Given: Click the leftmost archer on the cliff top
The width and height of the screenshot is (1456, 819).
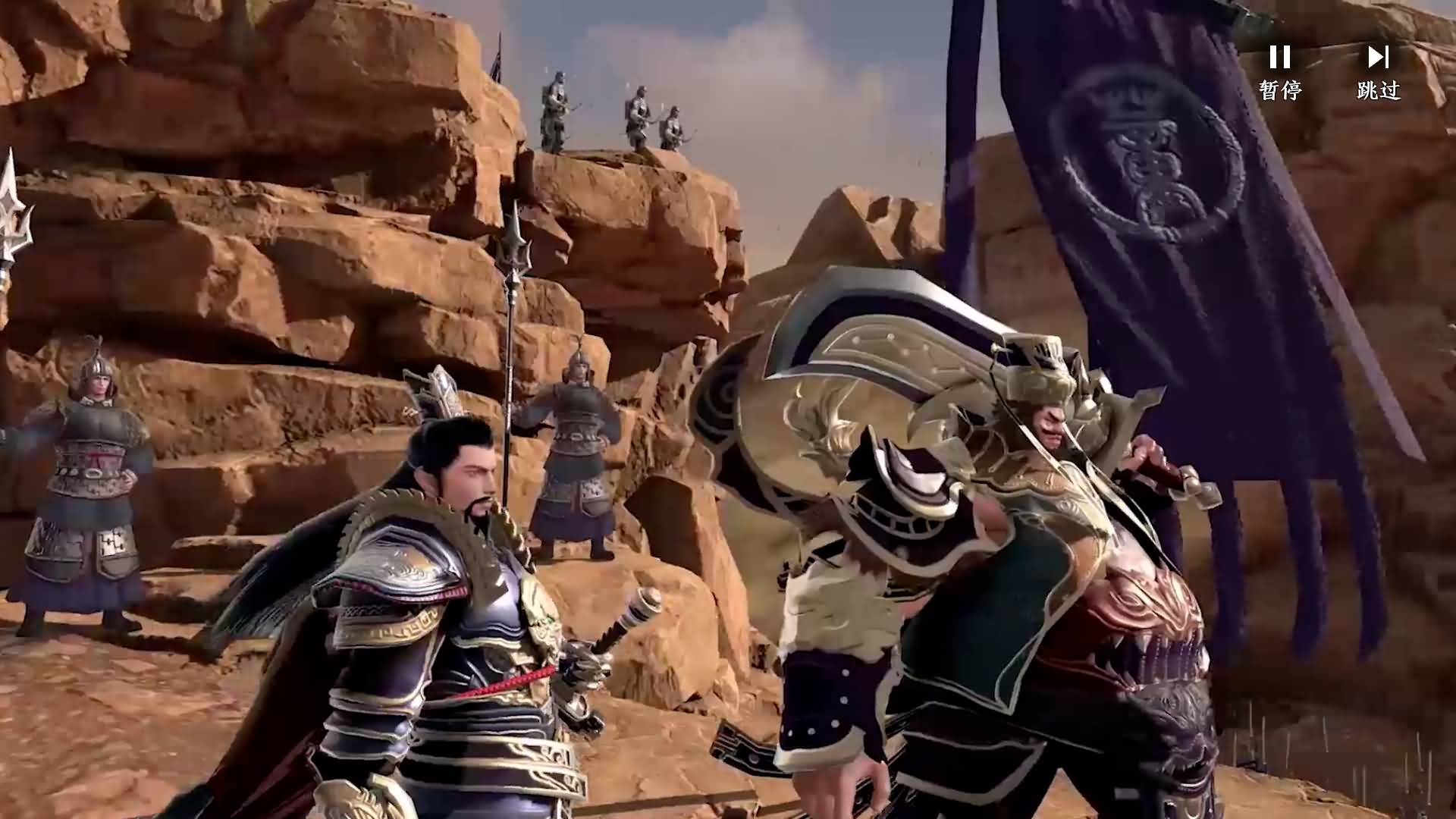Looking at the screenshot, I should (x=554, y=106).
